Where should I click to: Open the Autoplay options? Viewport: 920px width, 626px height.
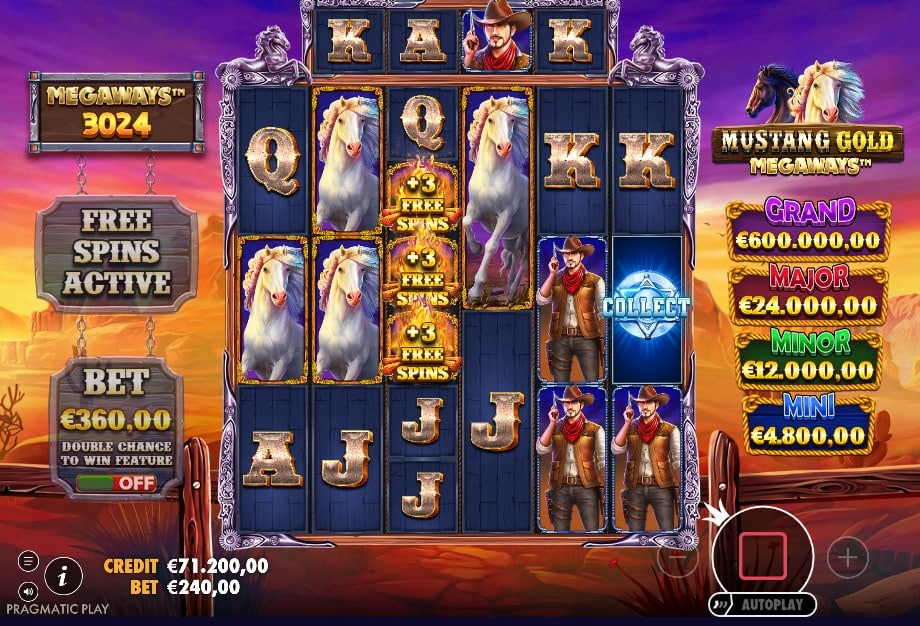(762, 605)
